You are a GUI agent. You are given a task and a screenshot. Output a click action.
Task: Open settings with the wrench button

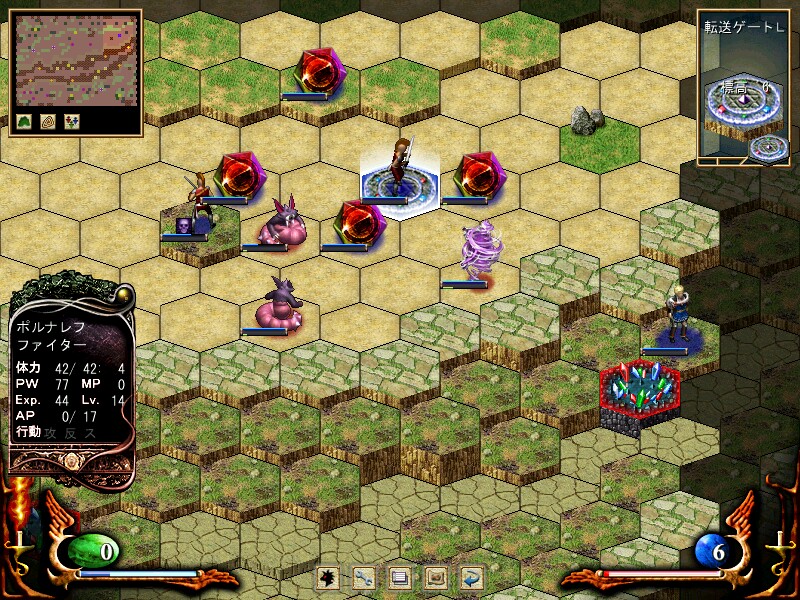pos(363,577)
